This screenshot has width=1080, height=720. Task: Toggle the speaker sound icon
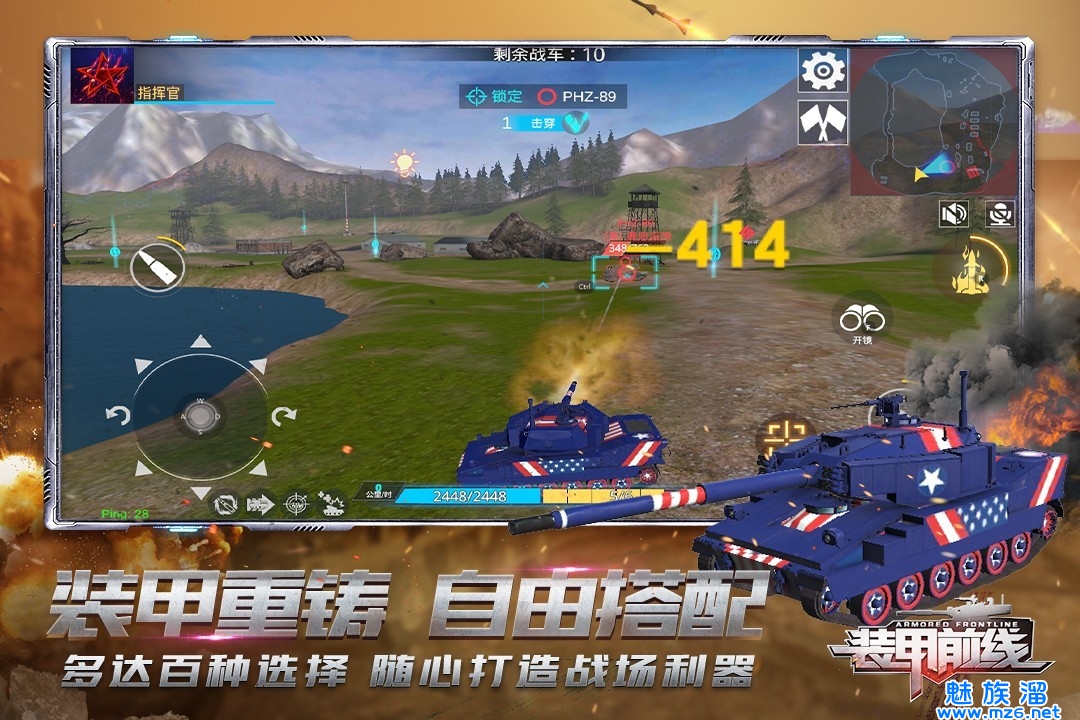pyautogui.click(x=954, y=213)
